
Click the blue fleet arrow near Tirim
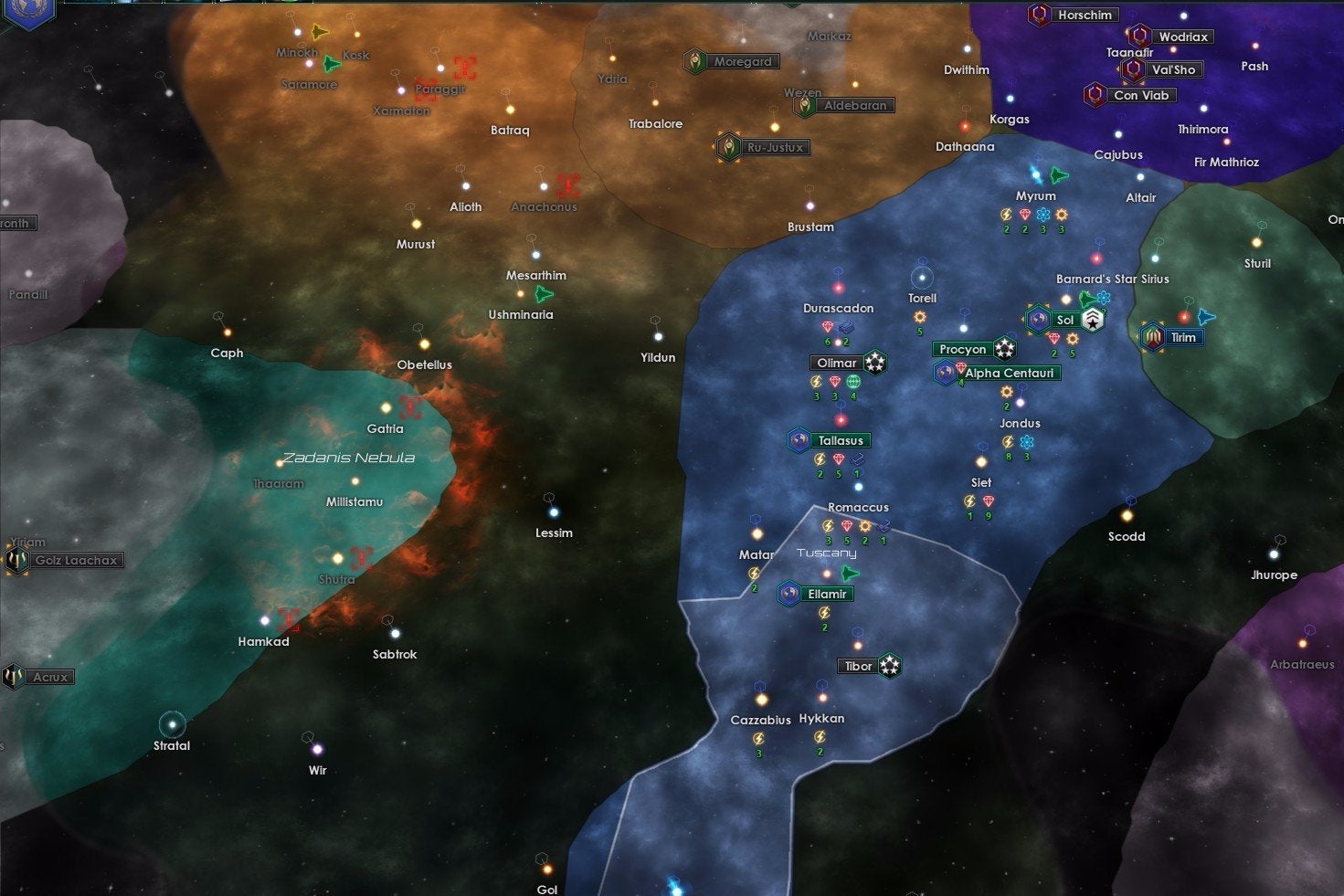(1207, 319)
